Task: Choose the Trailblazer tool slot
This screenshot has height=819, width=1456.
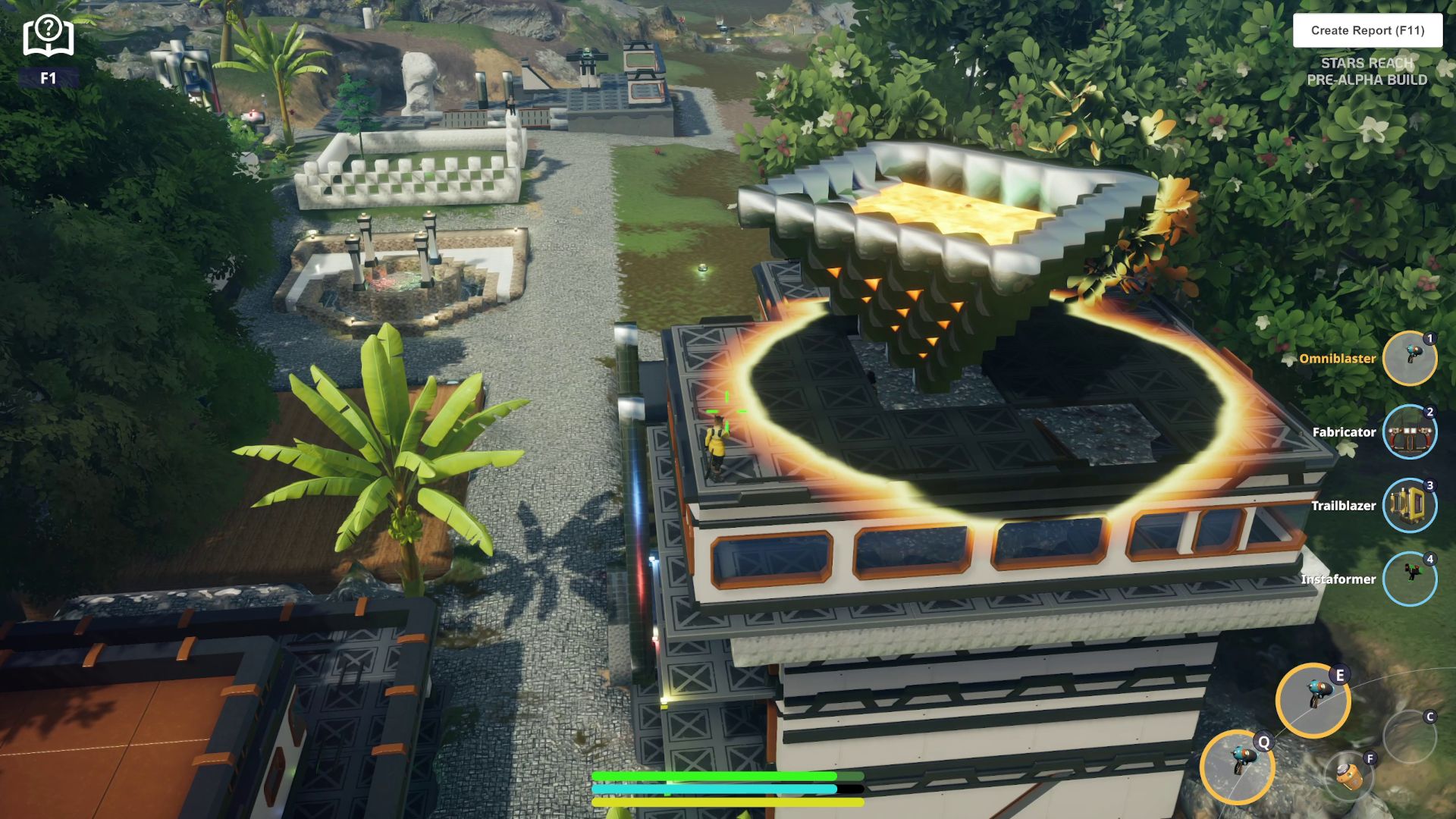Action: (x=1409, y=505)
